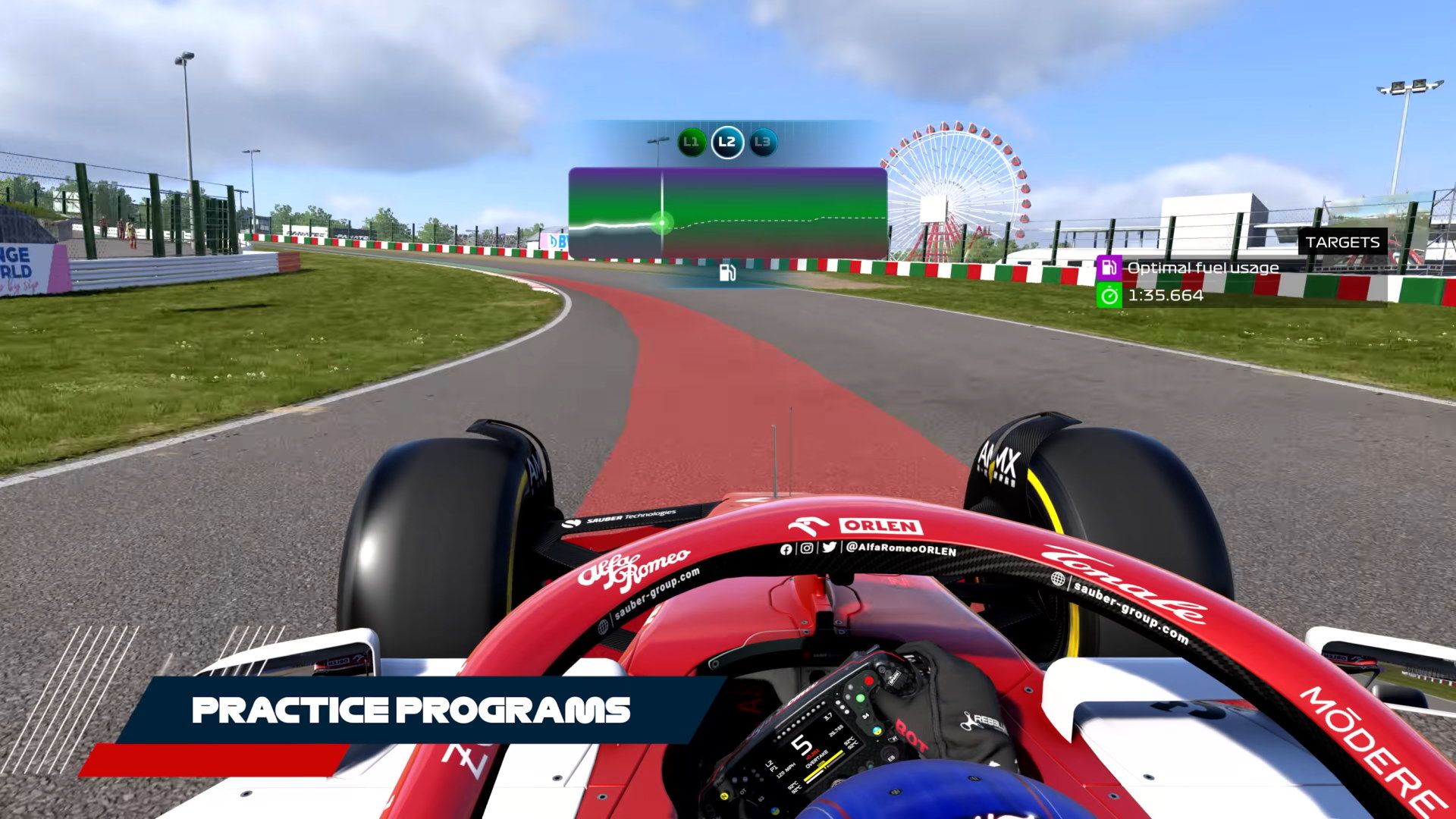The width and height of the screenshot is (1456, 819).
Task: Collapse the fuel usage graph panel
Action: coord(726,211)
